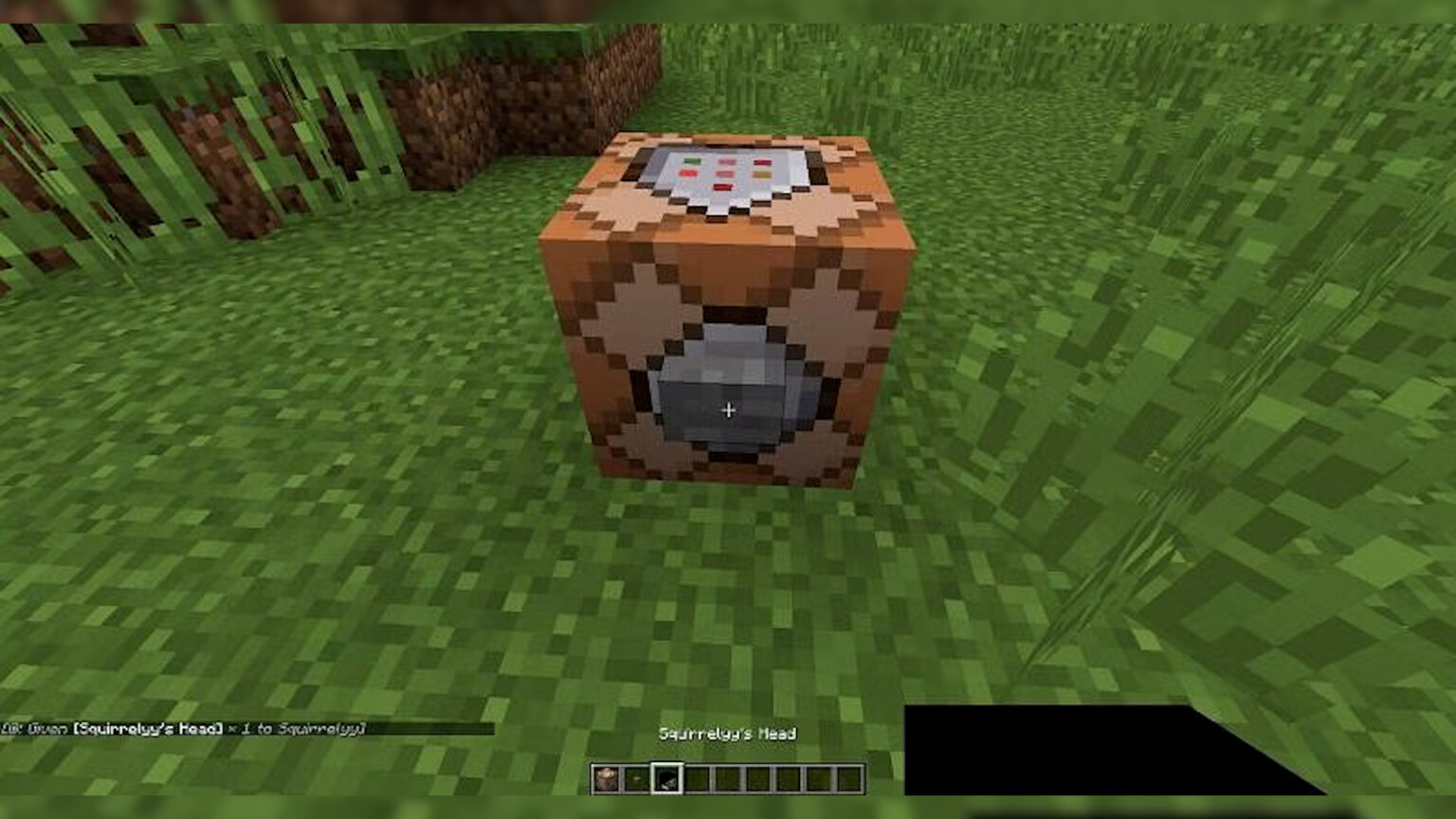Click the crosshair at screen center
The width and height of the screenshot is (1456, 819).
[728, 409]
